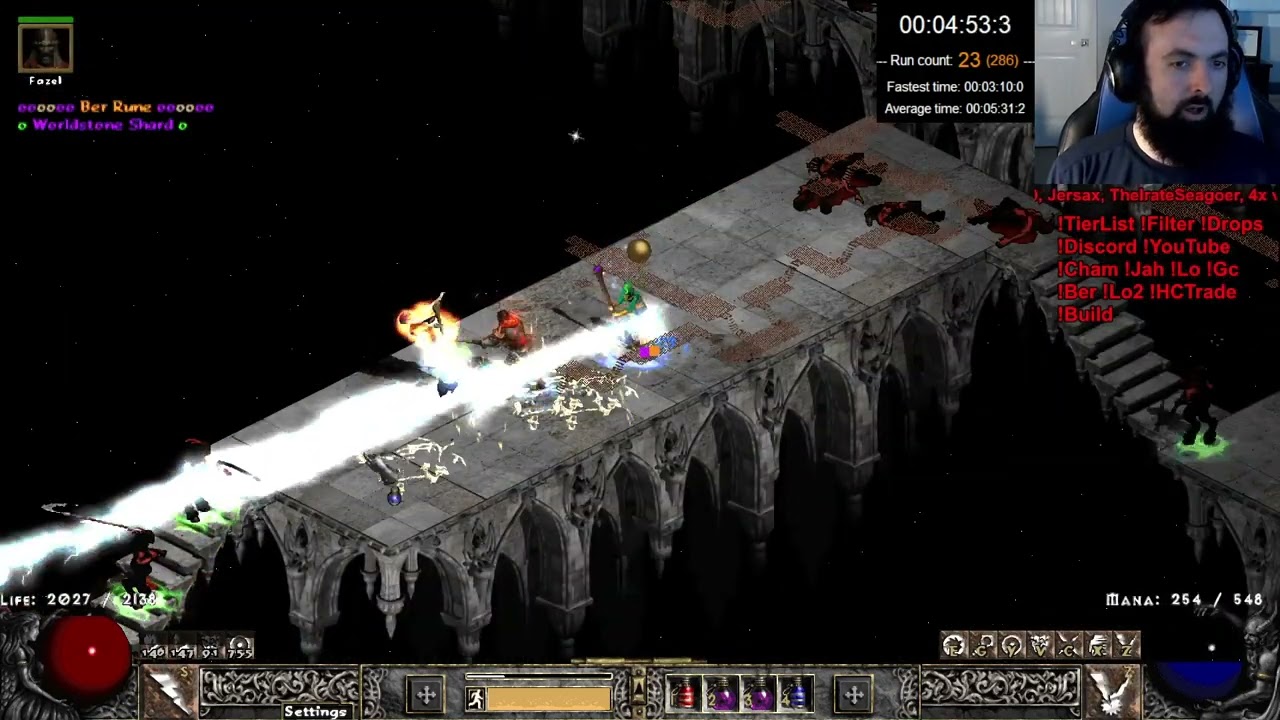Click the crossed-arrows button right of the potion belt
Screen dimensions: 1280x720
854,693
